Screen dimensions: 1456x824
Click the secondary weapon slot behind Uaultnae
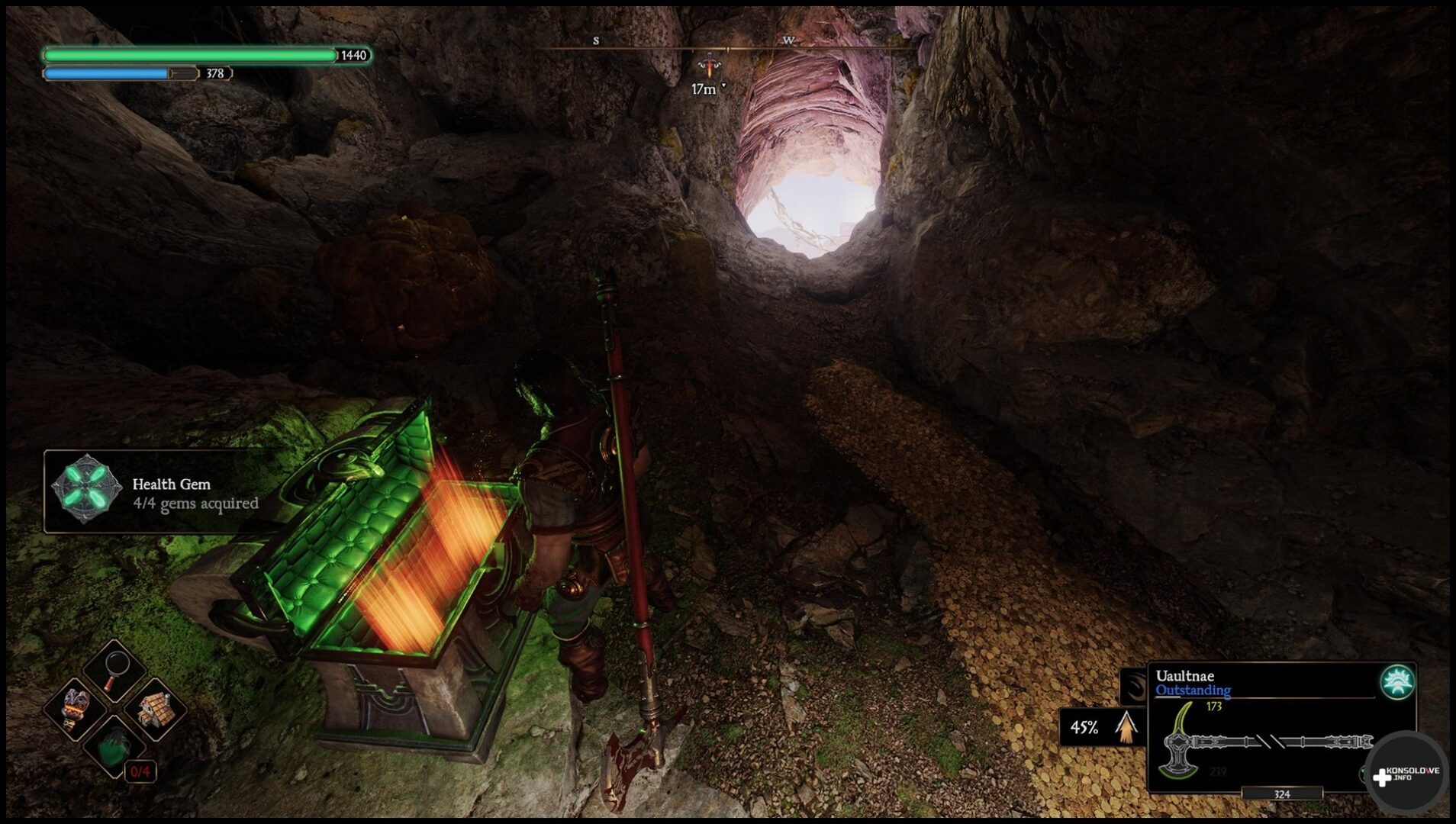click(1134, 686)
